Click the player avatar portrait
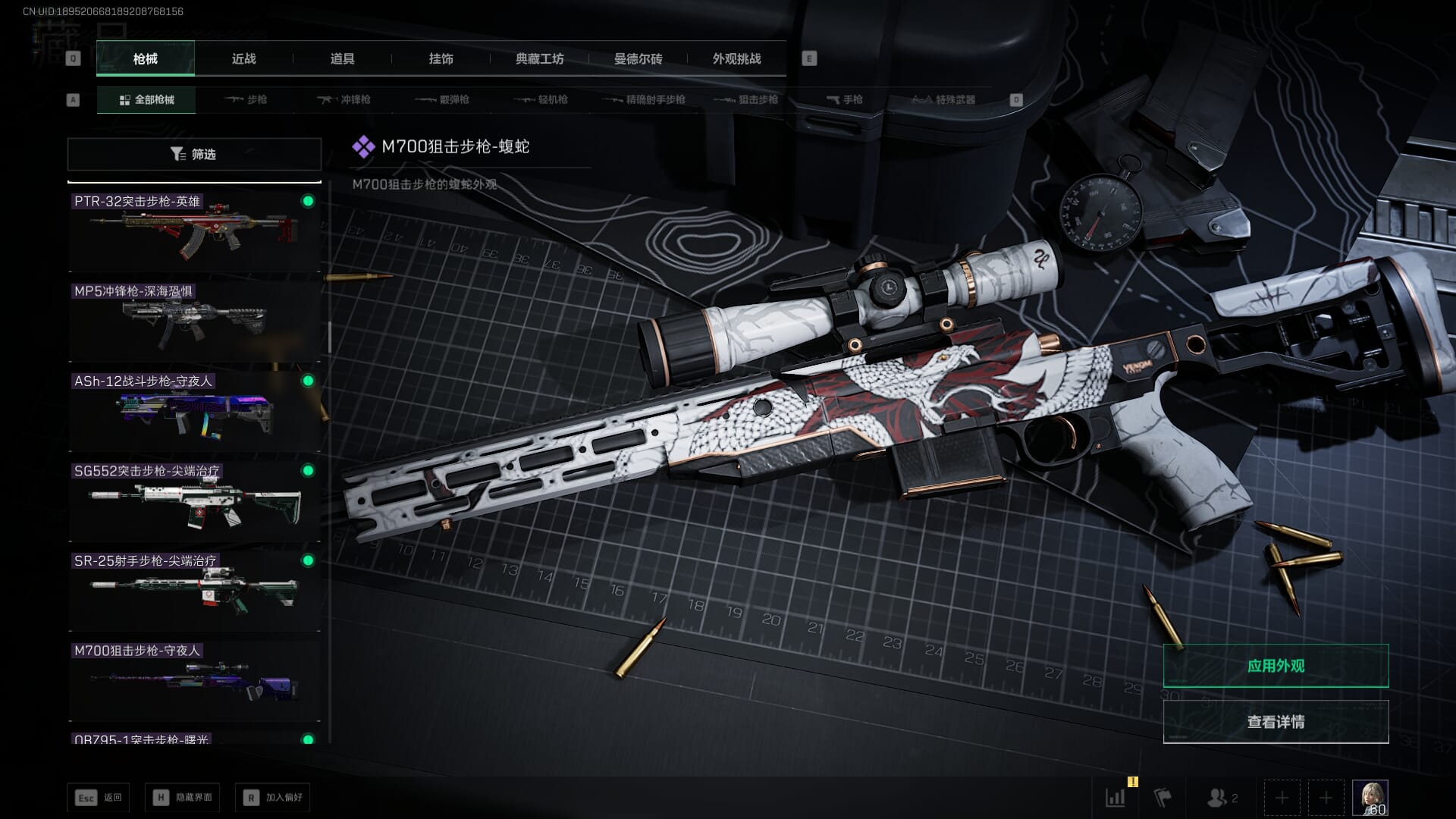This screenshot has height=819, width=1456. 1370,797
